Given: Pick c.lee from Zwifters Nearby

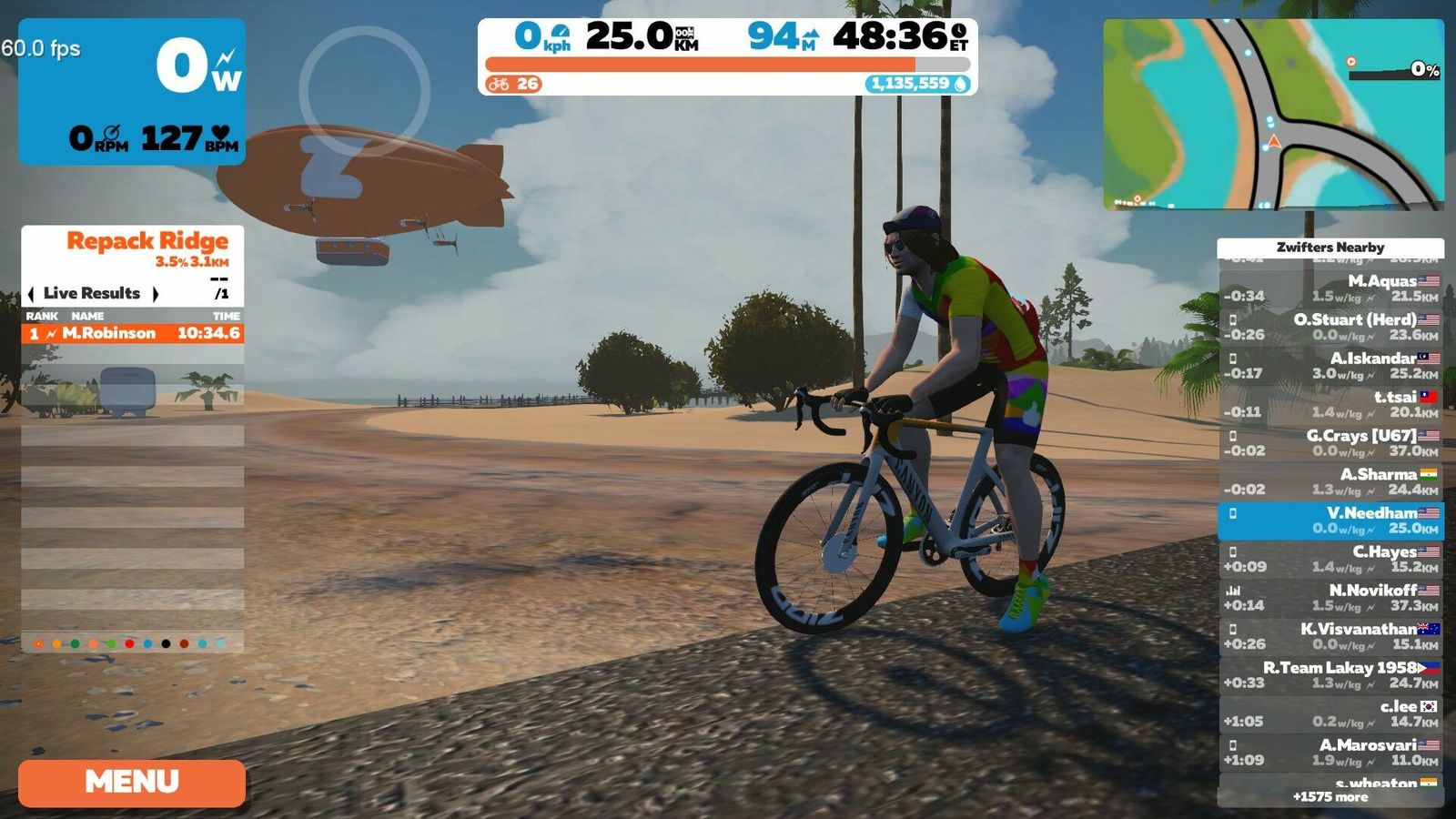Looking at the screenshot, I should coord(1330,713).
